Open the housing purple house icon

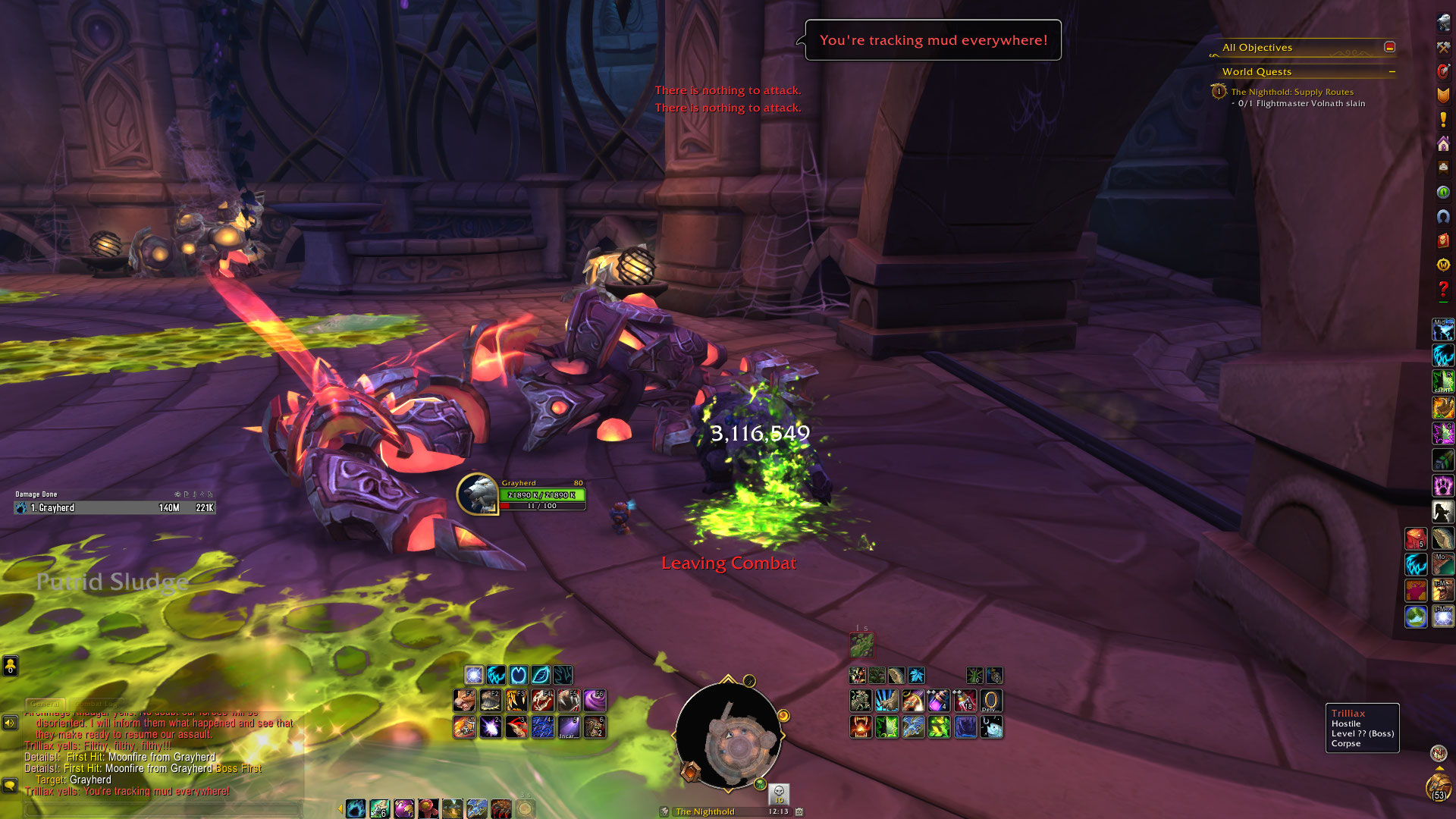click(1443, 144)
